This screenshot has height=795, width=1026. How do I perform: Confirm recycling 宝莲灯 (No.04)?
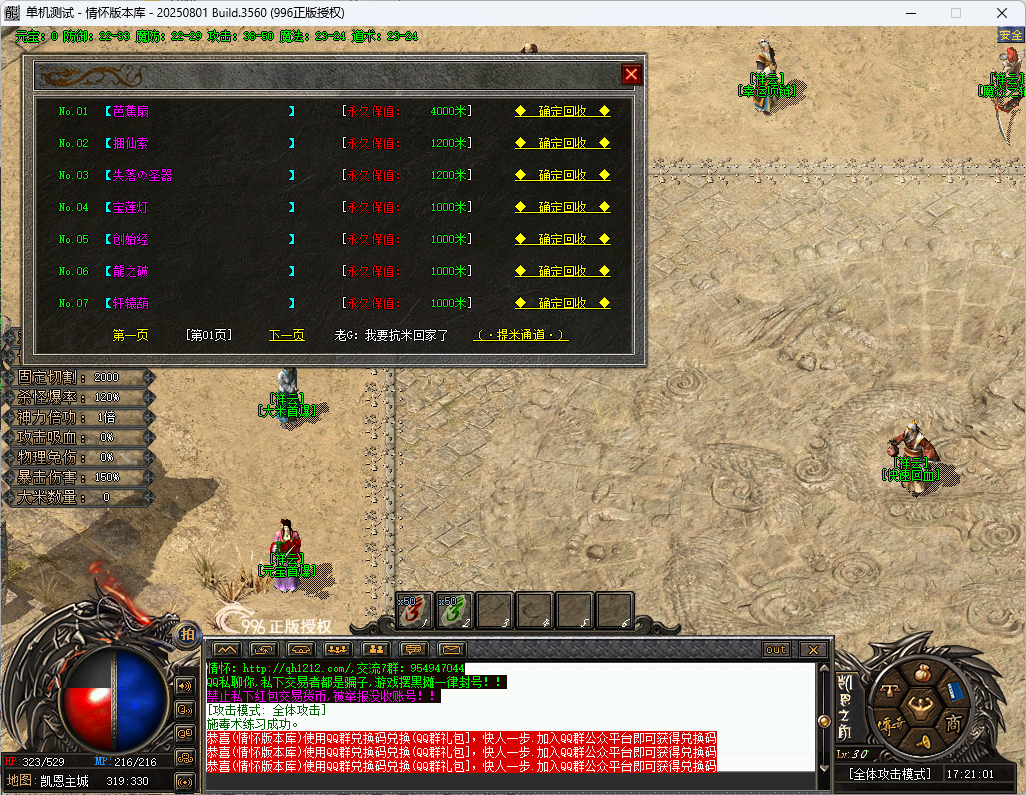(x=562, y=207)
